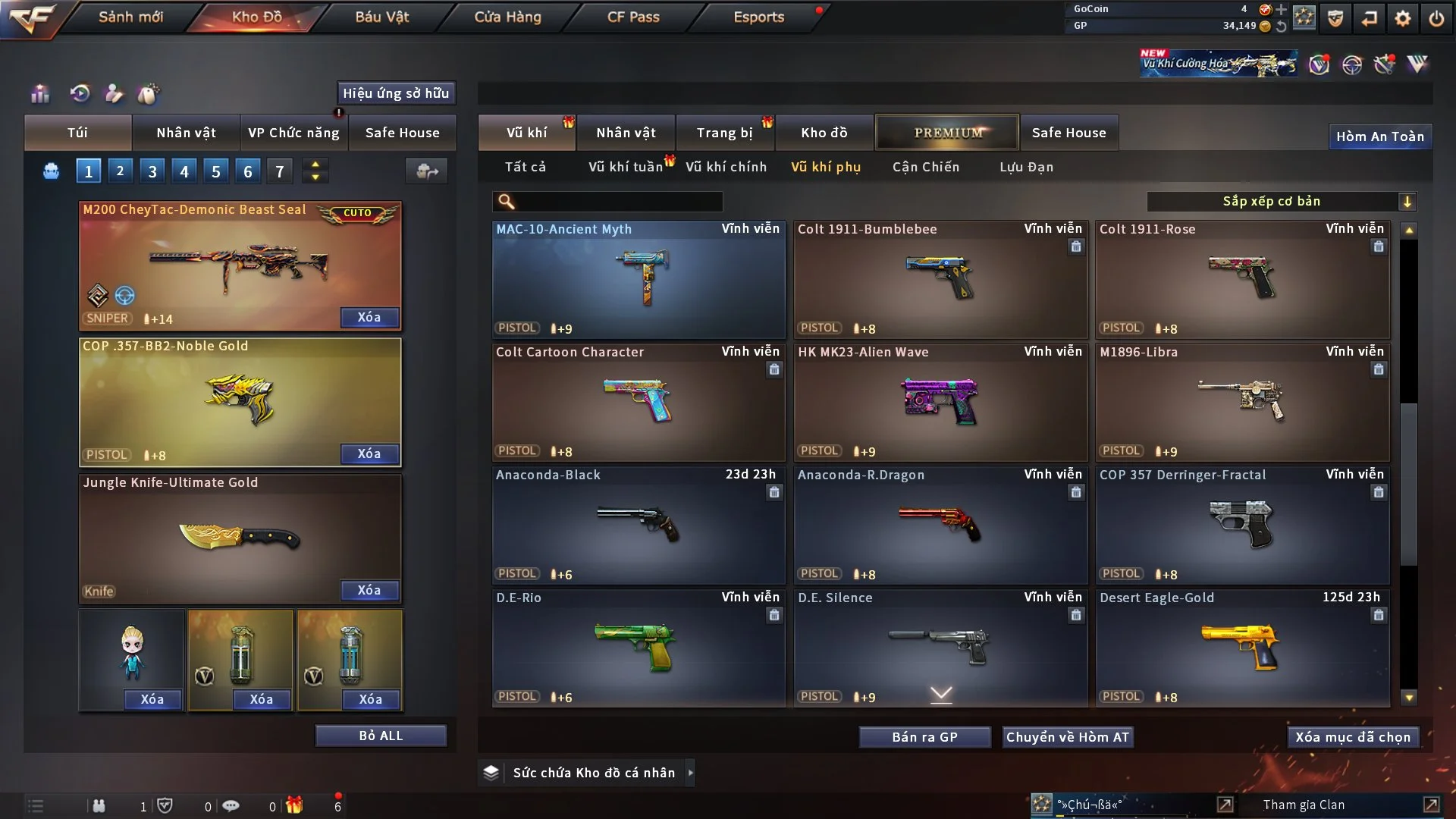Focus the weapon search field
Image resolution: width=1456 pixels, height=819 pixels.
pyautogui.click(x=618, y=201)
